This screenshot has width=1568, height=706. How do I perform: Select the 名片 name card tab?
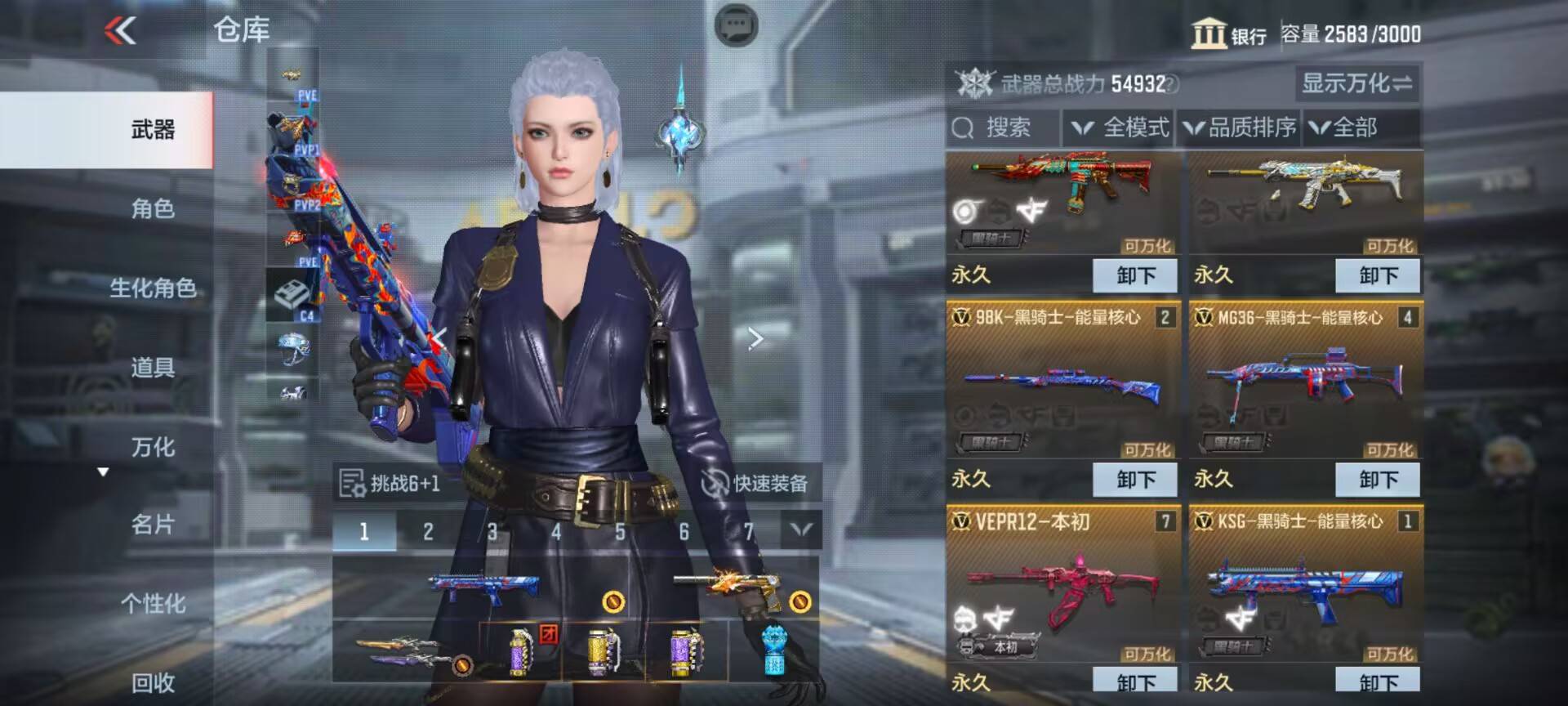pyautogui.click(x=153, y=525)
